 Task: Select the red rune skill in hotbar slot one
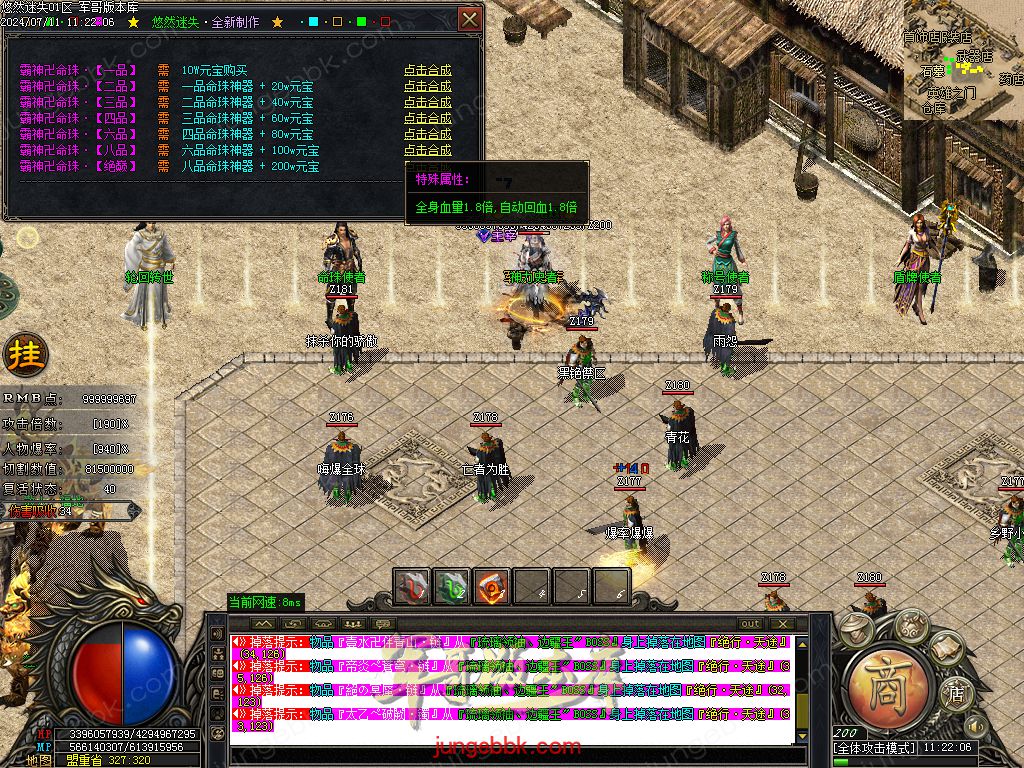point(412,587)
